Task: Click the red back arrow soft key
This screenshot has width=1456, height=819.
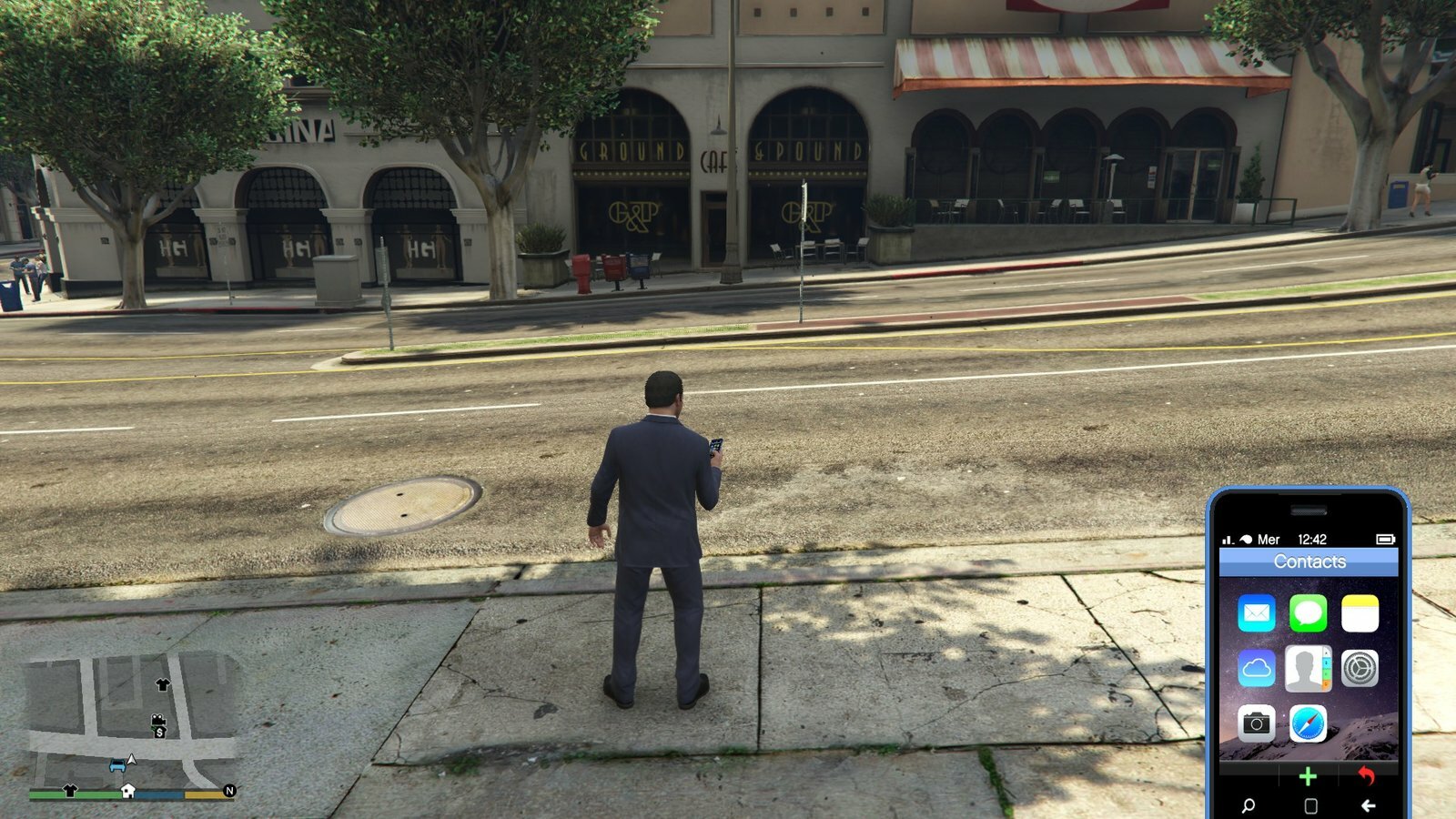Action: [x=1366, y=775]
